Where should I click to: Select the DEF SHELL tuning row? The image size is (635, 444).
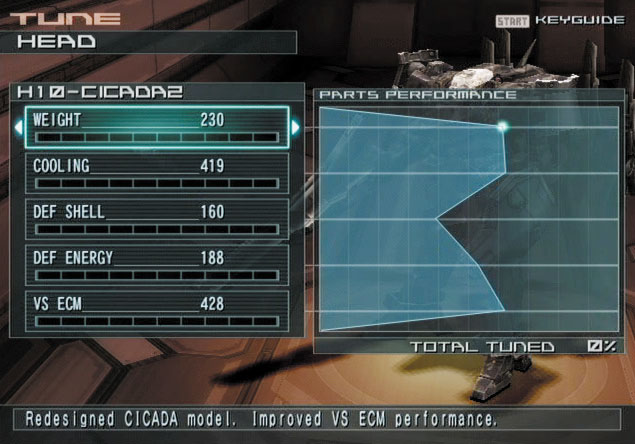click(x=157, y=219)
